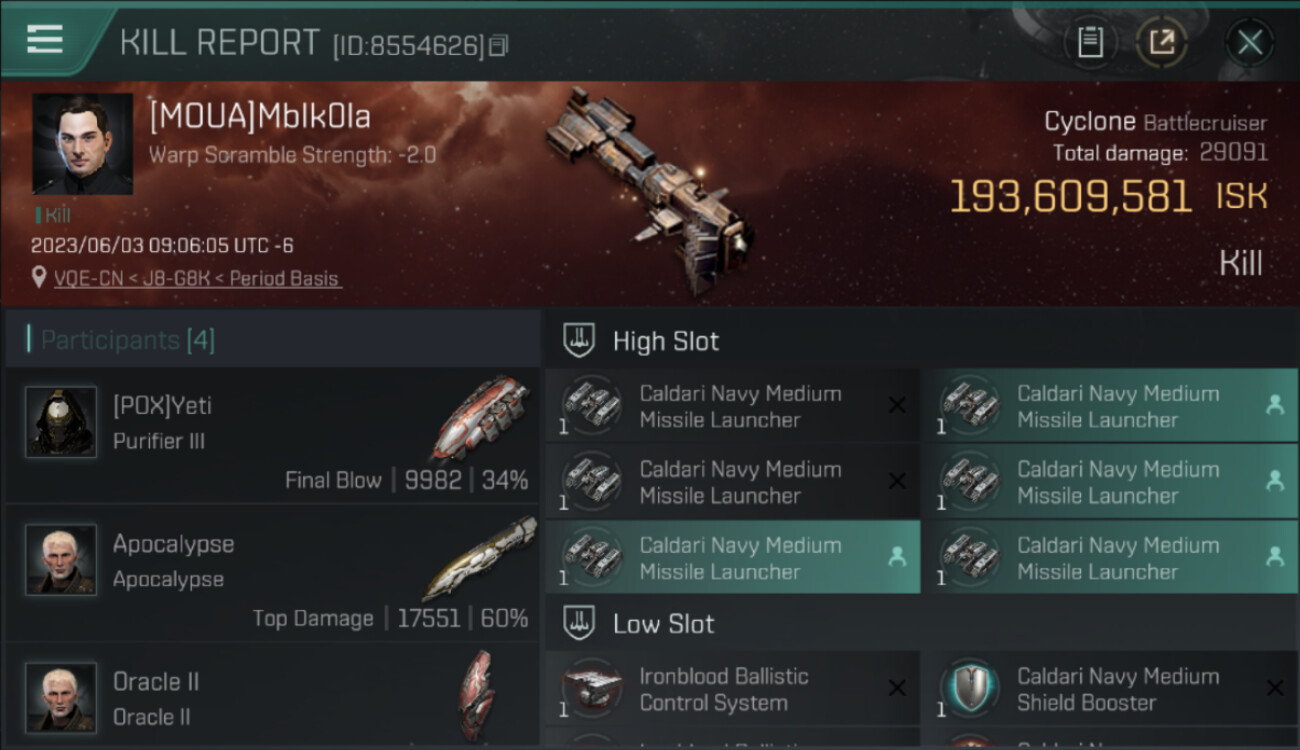Open the clipboard notes icon
This screenshot has height=750, width=1300.
pyautogui.click(x=1090, y=43)
